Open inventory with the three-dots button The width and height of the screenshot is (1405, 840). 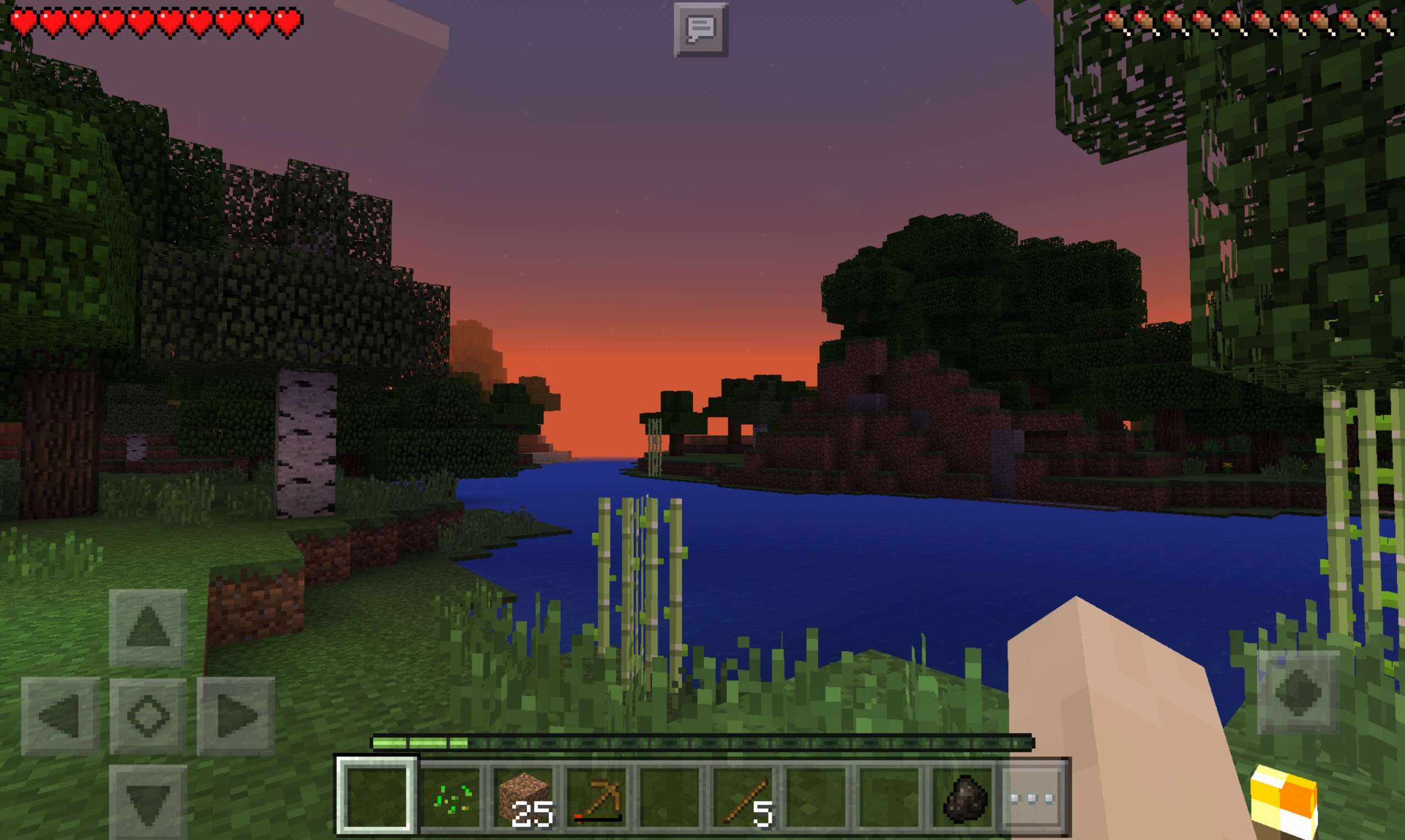[1032, 798]
